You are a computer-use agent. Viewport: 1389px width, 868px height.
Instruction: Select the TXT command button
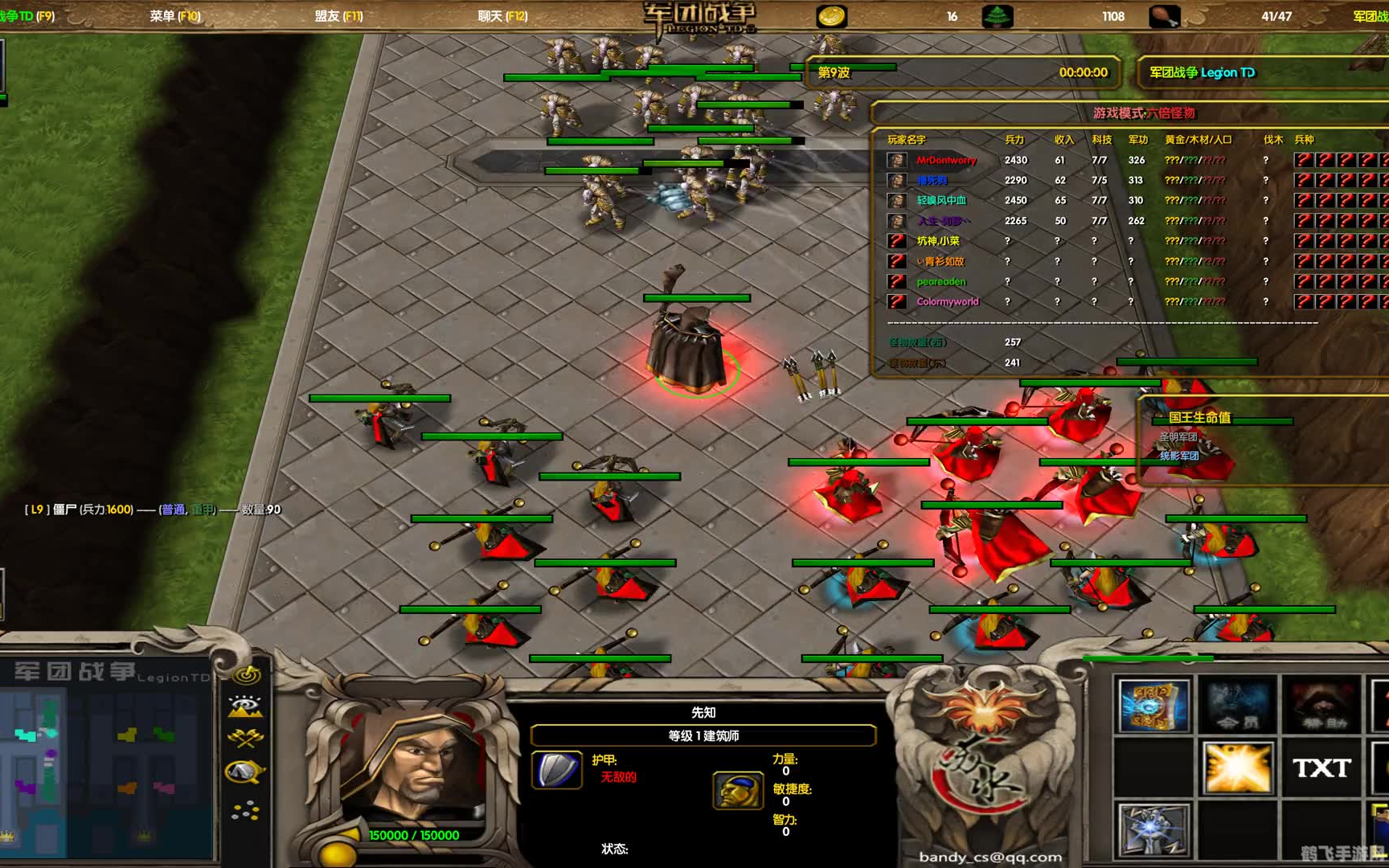coord(1321,768)
